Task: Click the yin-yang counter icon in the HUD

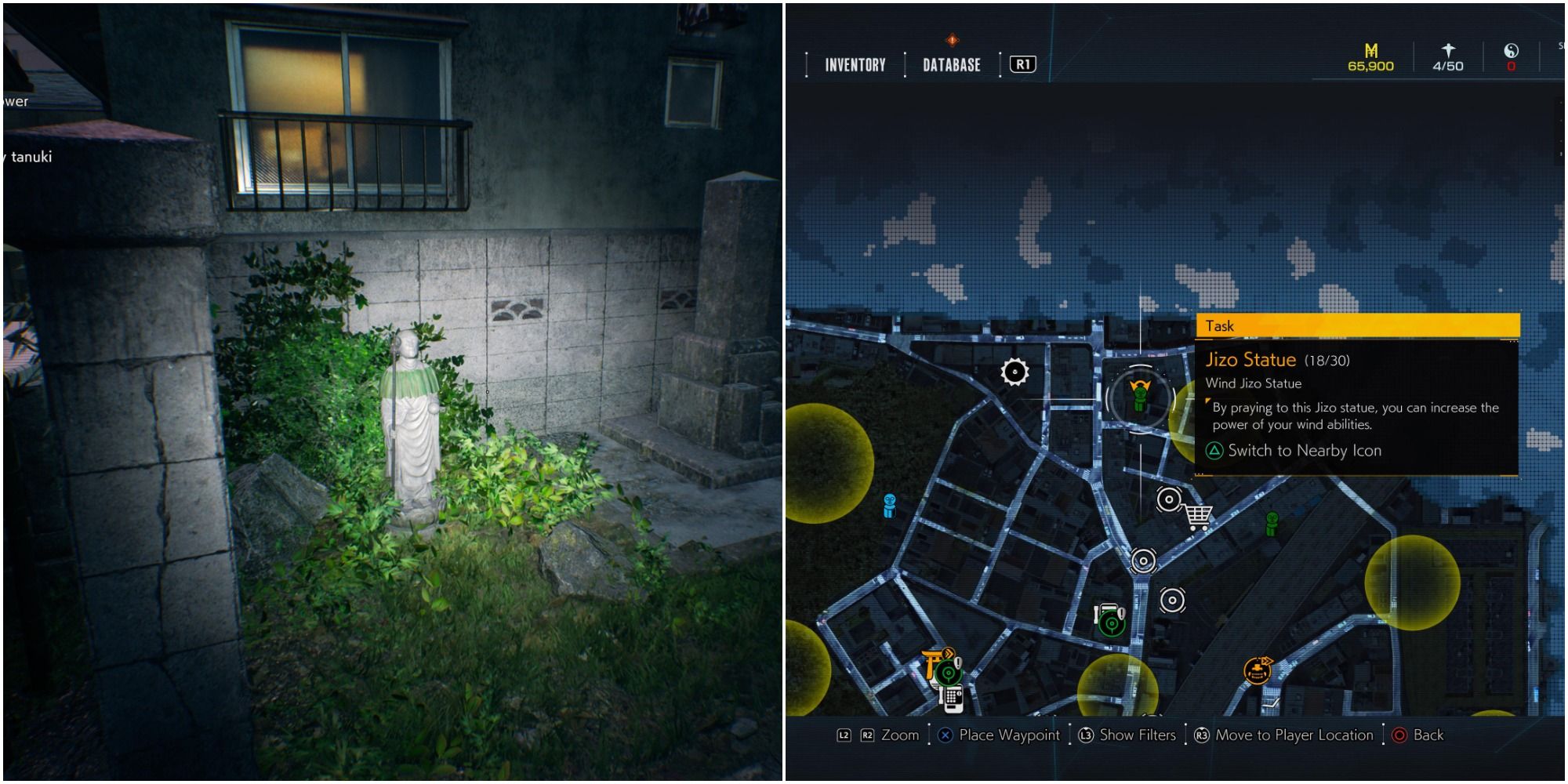Action: 1511,50
